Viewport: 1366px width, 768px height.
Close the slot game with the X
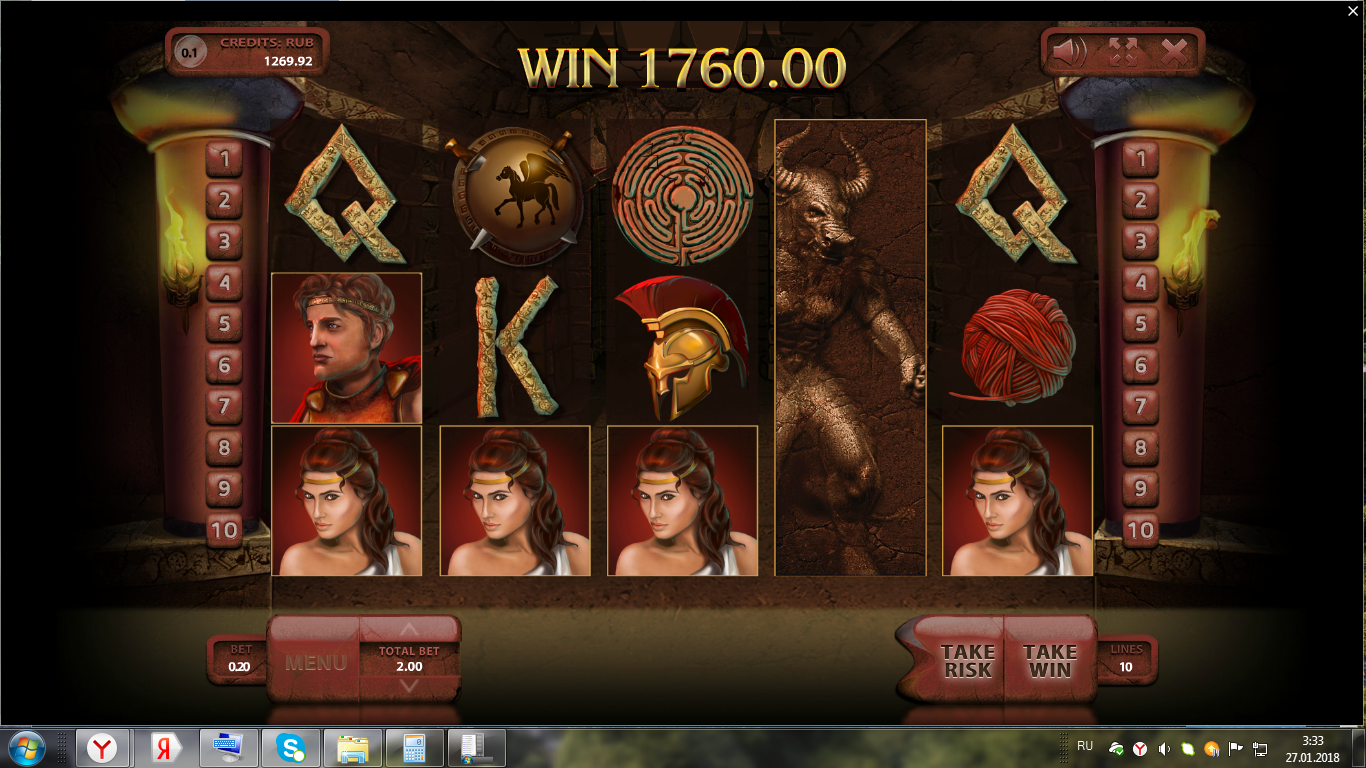(x=1174, y=51)
